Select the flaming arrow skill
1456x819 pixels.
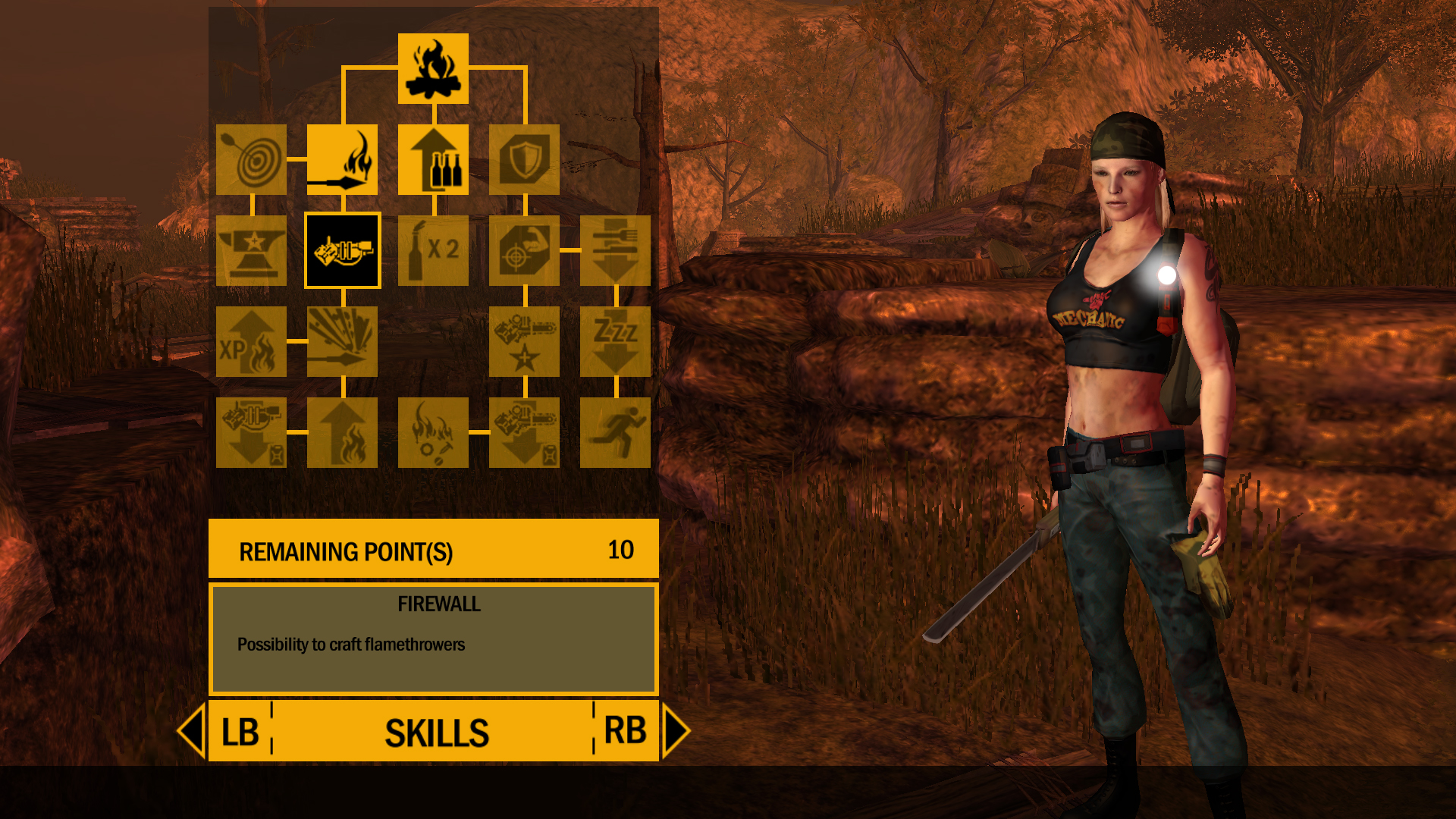[342, 161]
